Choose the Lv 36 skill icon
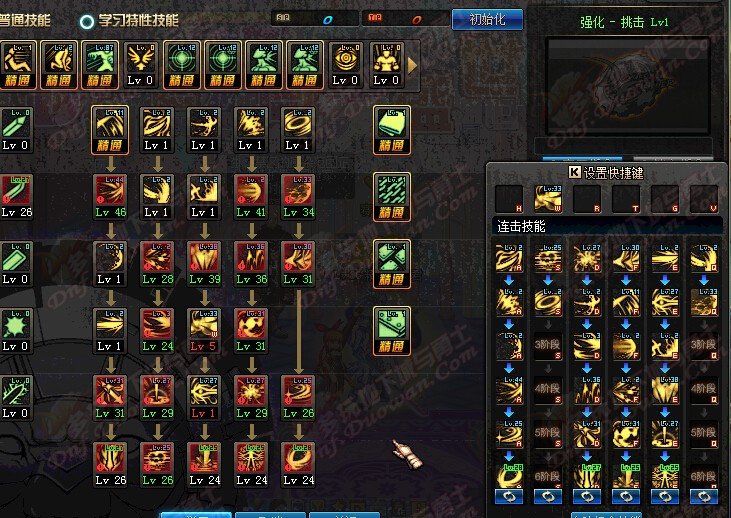Image resolution: width=731 pixels, height=518 pixels. coord(250,258)
